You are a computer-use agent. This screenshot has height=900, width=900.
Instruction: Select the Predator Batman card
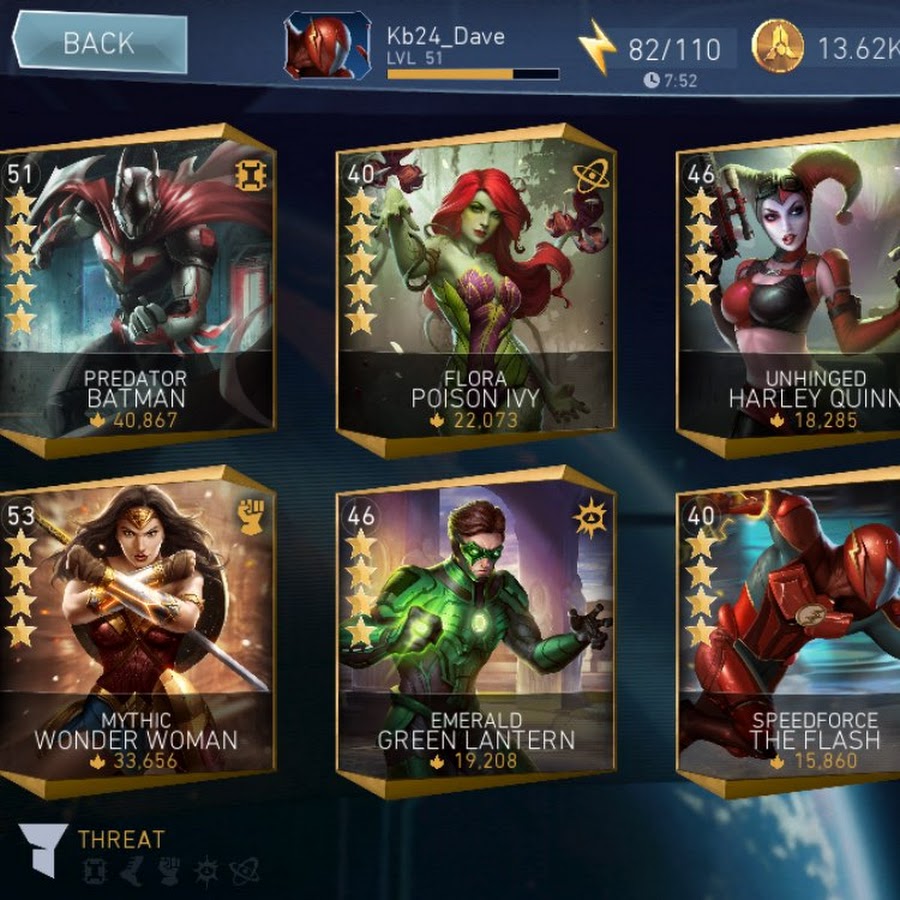pyautogui.click(x=138, y=288)
